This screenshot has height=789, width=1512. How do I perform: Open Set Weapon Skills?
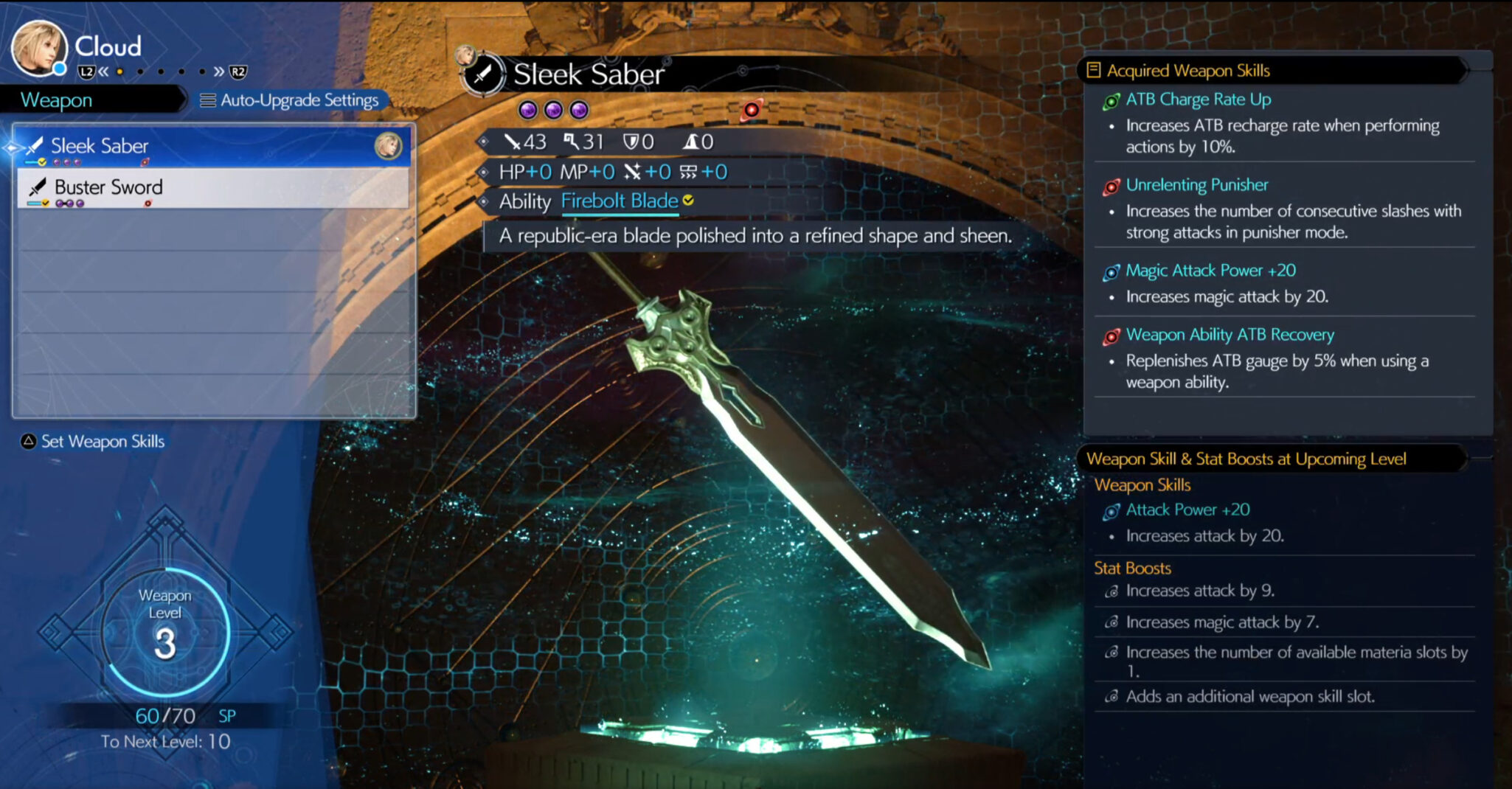pyautogui.click(x=94, y=442)
